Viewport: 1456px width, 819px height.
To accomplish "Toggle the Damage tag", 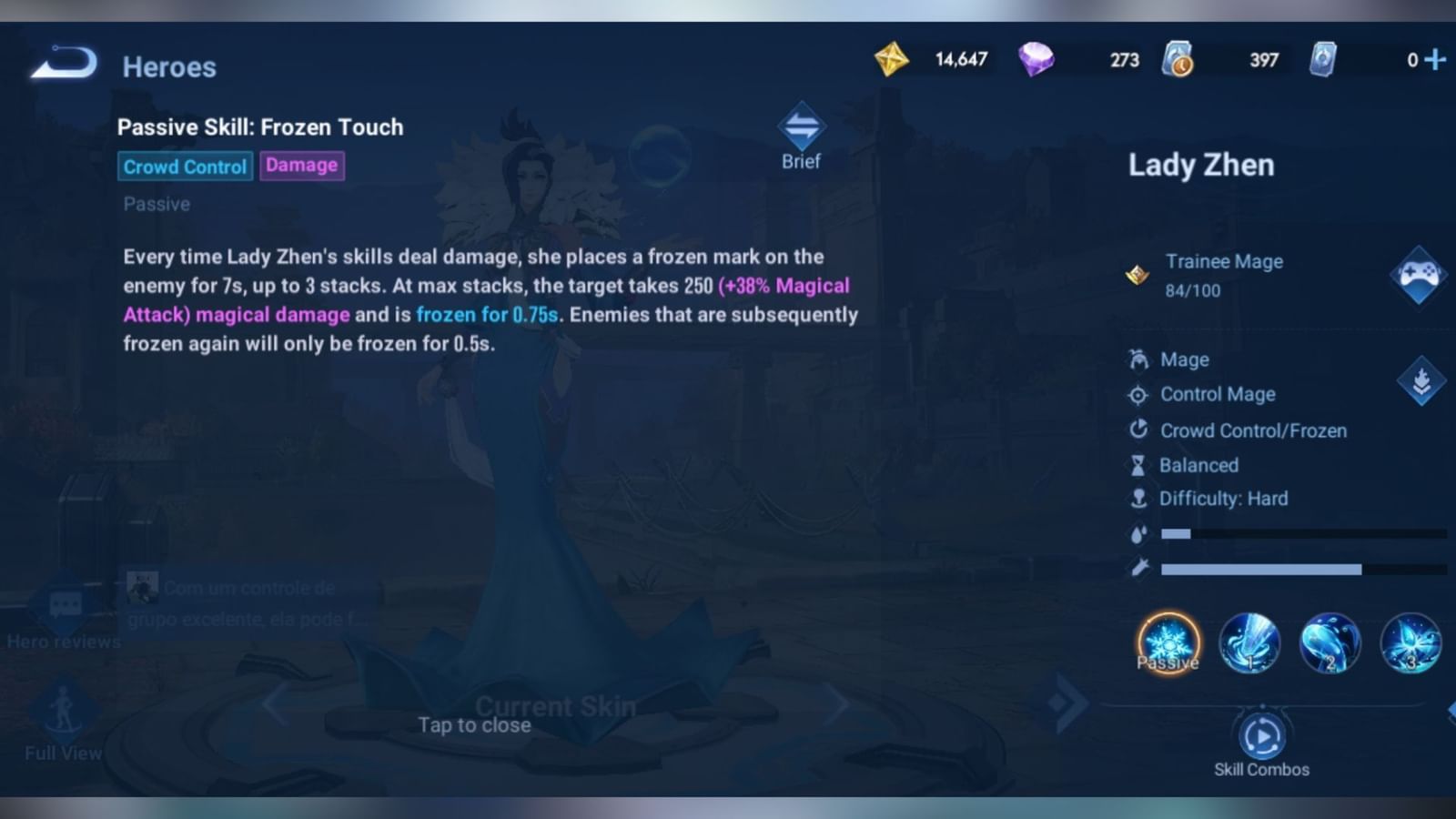I will point(302,165).
